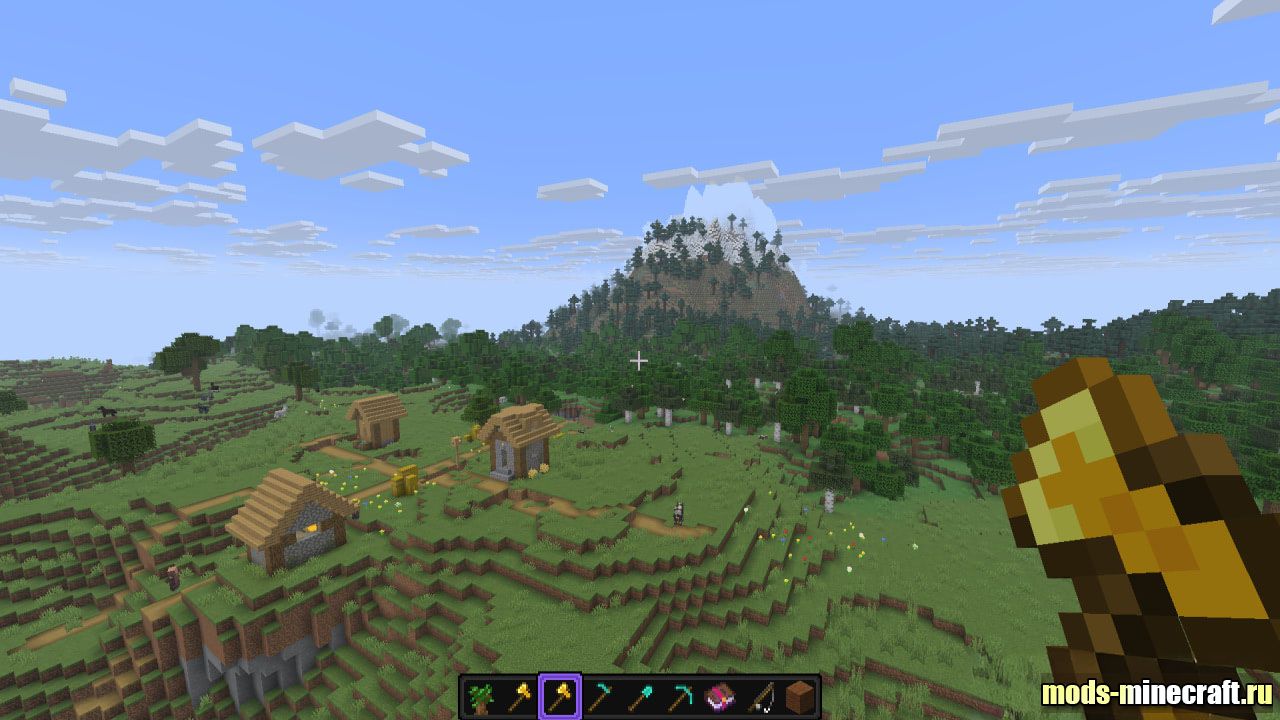Choose the diamond shovel in the hotbar
Screen dimensions: 1280x720
point(640,697)
